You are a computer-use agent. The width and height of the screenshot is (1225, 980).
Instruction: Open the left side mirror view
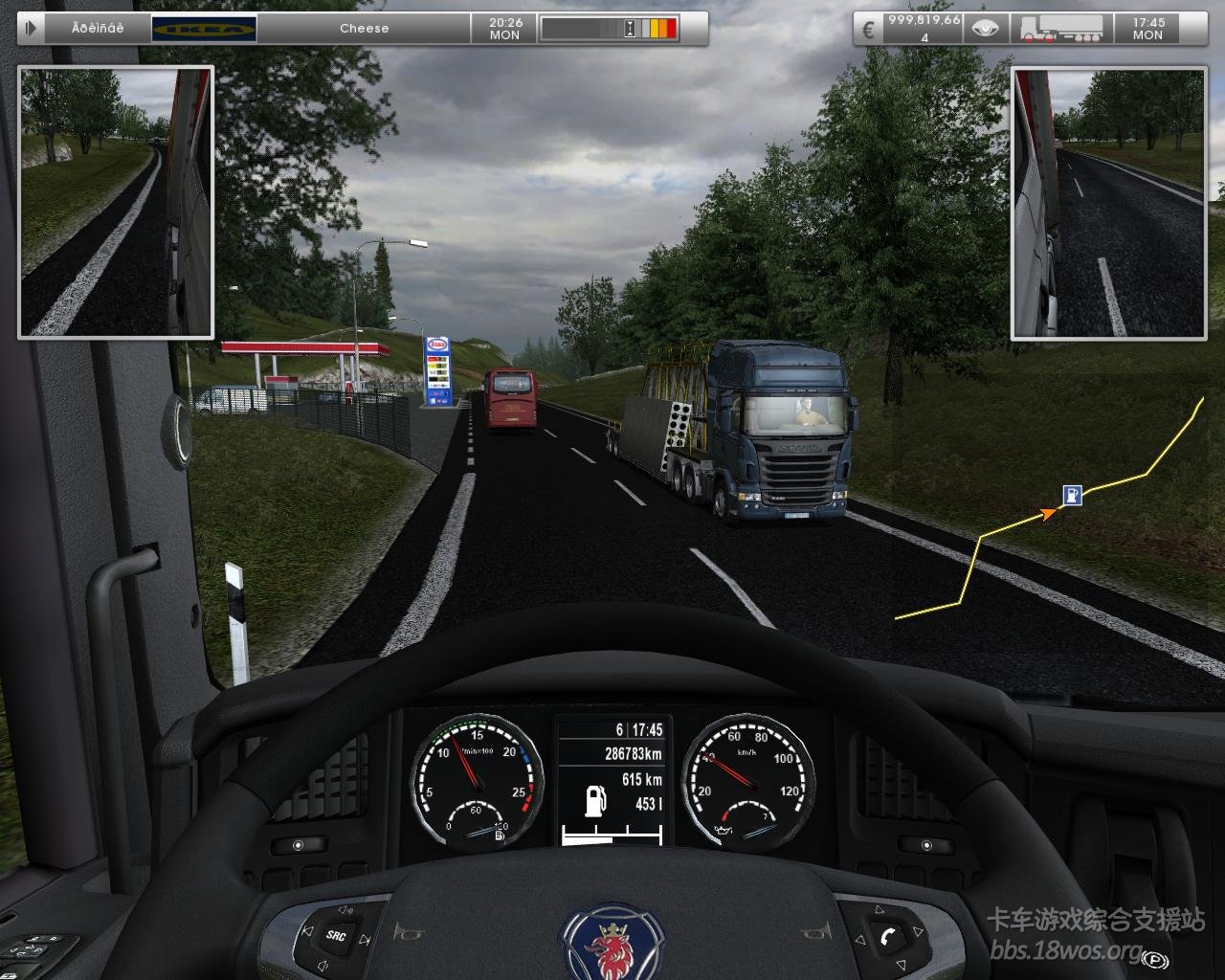(116, 202)
